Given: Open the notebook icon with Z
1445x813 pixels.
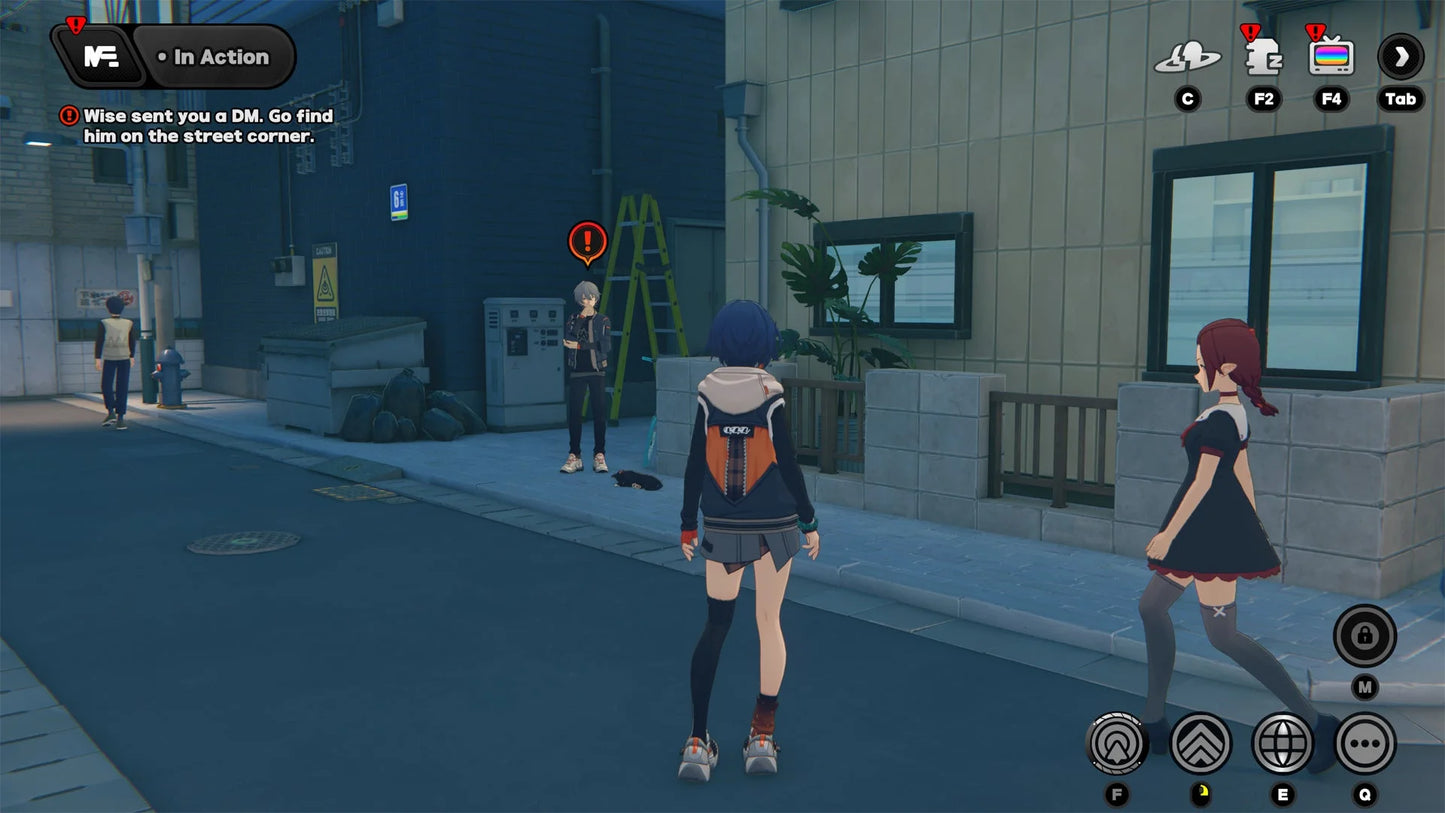Looking at the screenshot, I should tap(1263, 57).
